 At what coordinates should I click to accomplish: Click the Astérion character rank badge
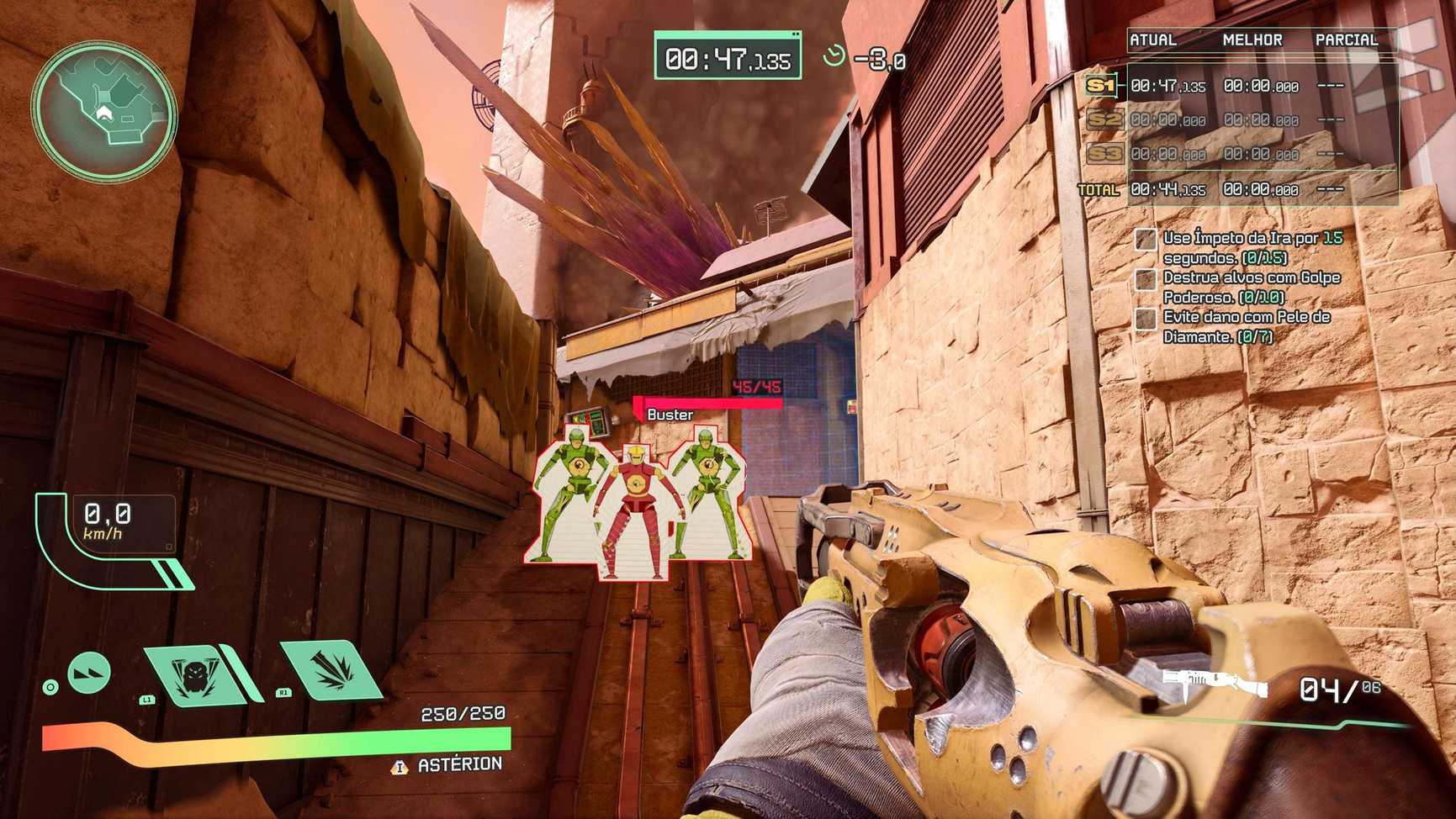[400, 766]
